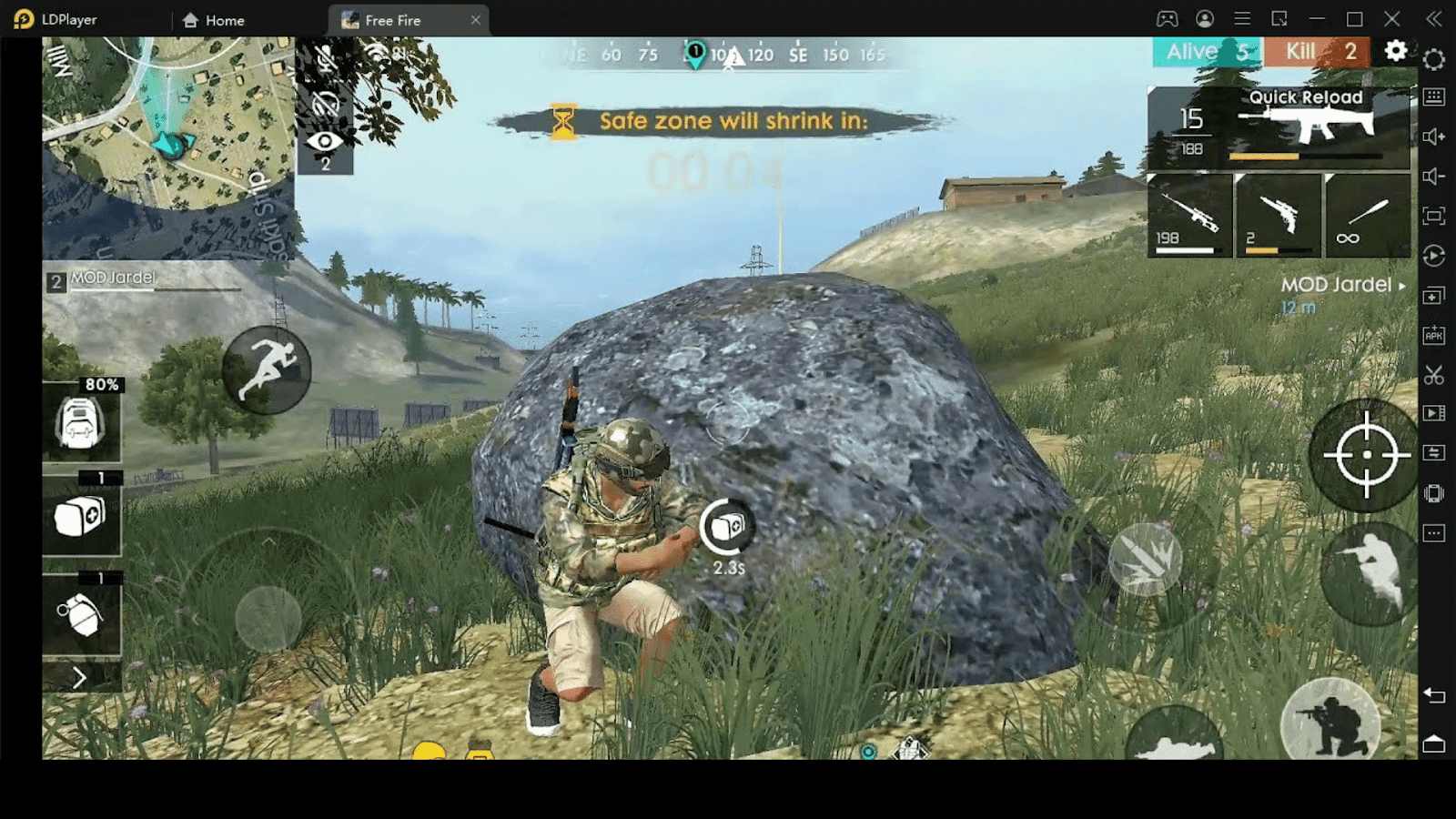The height and width of the screenshot is (819, 1456).
Task: Expand the item bar arrow
Action: pos(80,678)
